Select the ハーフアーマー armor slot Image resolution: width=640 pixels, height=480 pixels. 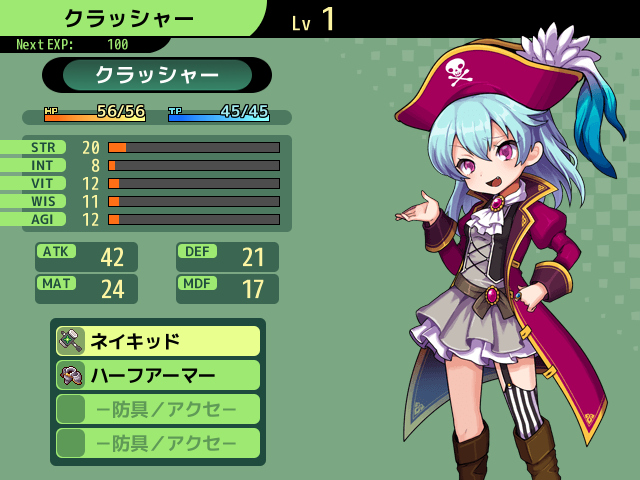[158, 375]
